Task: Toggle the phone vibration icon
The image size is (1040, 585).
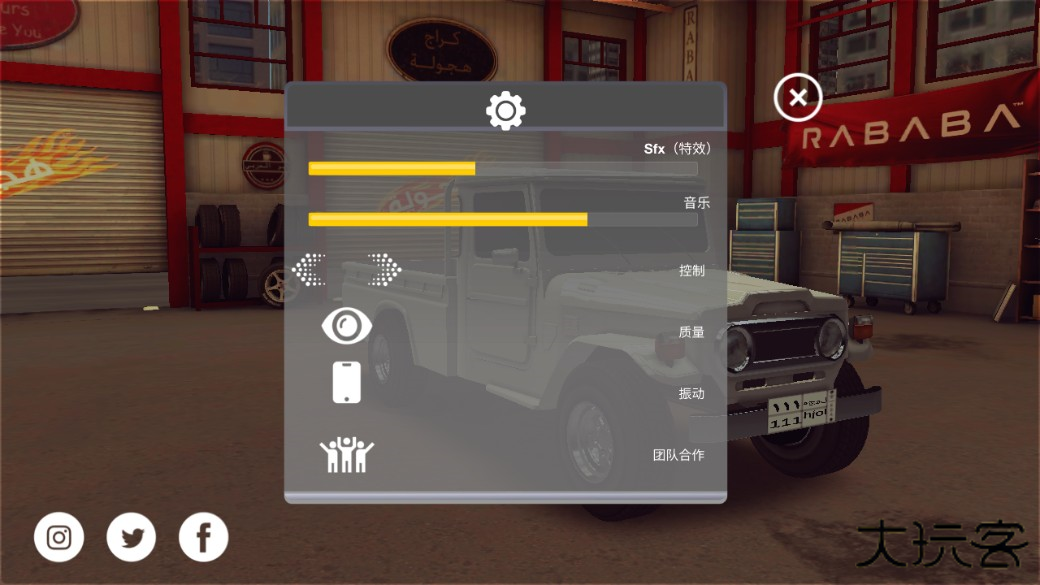Action: (346, 382)
